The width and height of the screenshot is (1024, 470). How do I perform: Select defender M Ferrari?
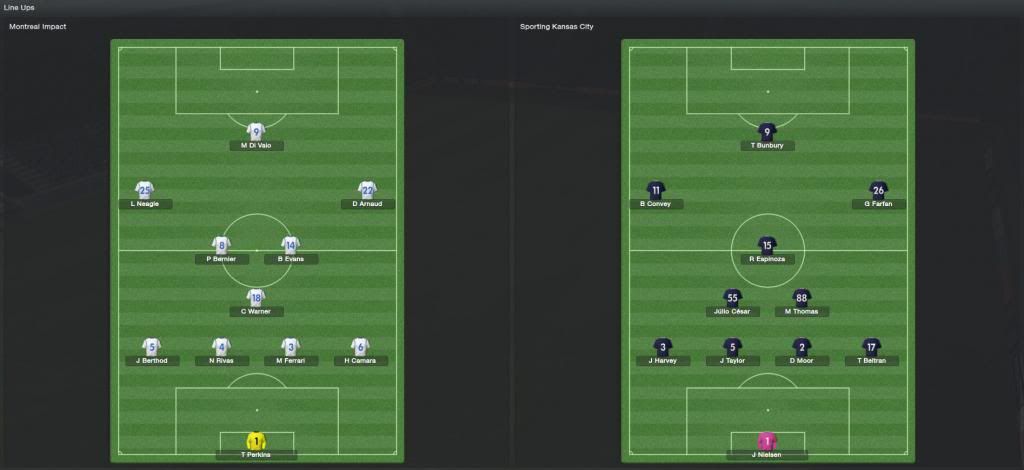(x=290, y=346)
